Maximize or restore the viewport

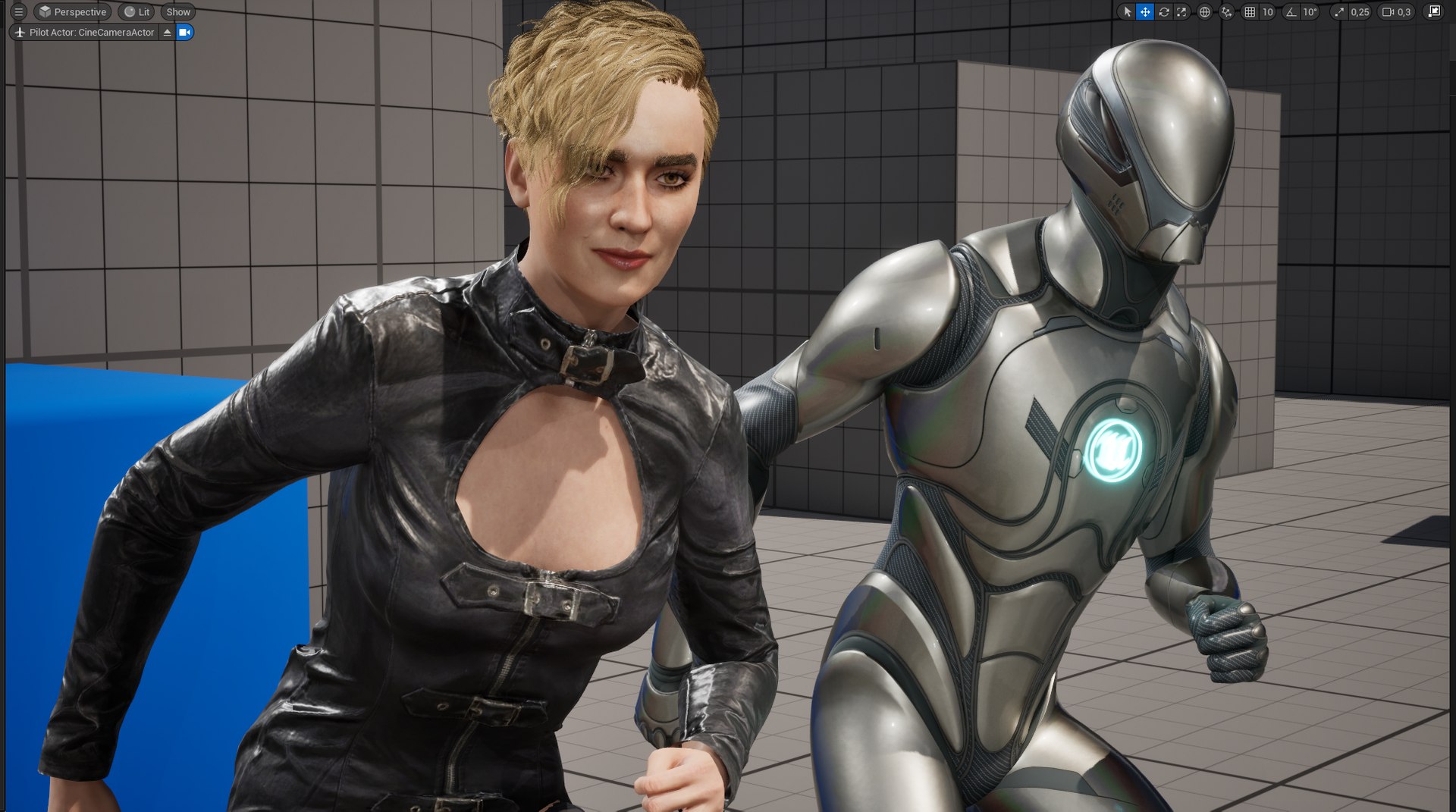1434,12
